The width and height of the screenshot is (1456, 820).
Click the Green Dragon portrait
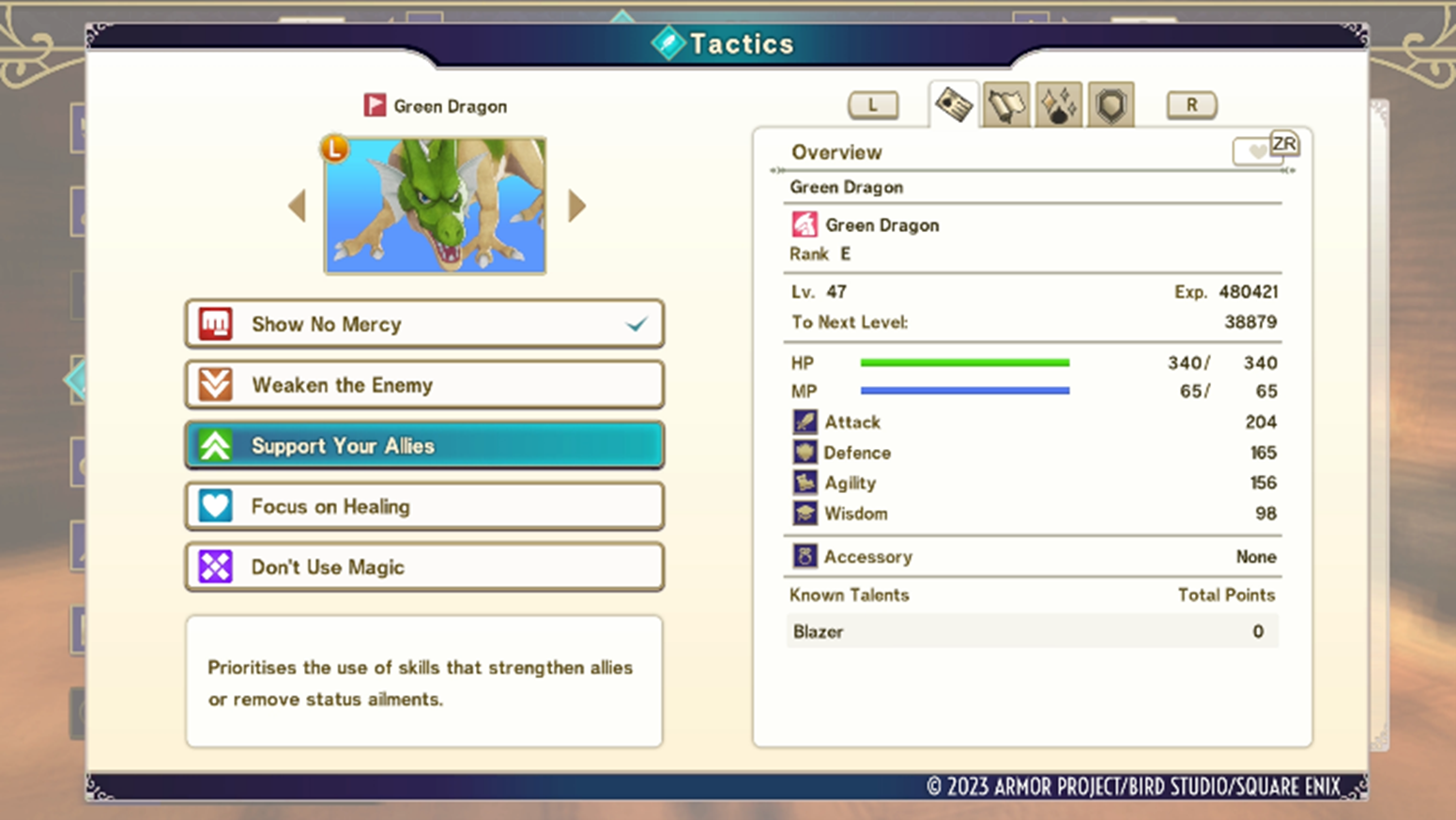tap(436, 206)
